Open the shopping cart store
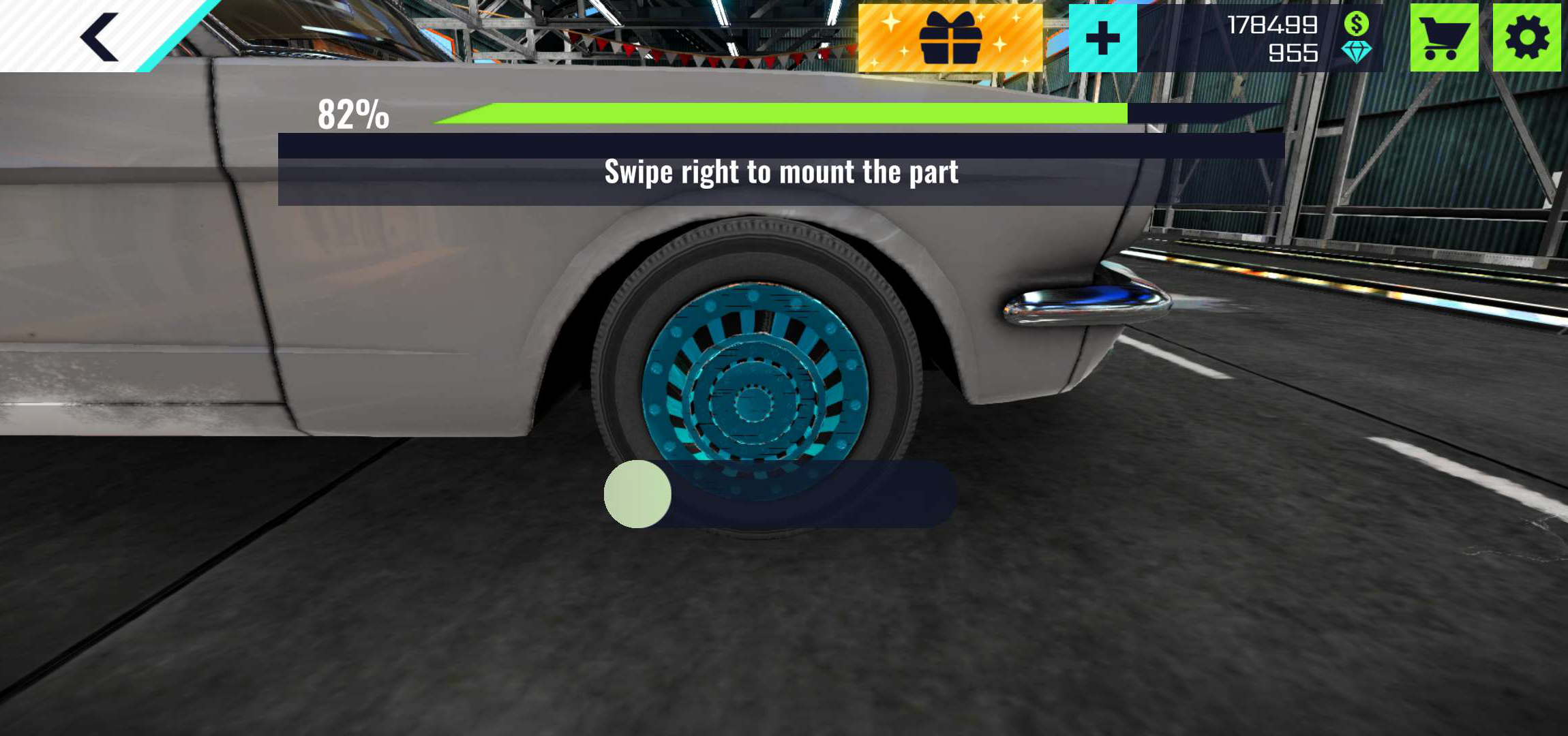1568x736 pixels. [1444, 38]
